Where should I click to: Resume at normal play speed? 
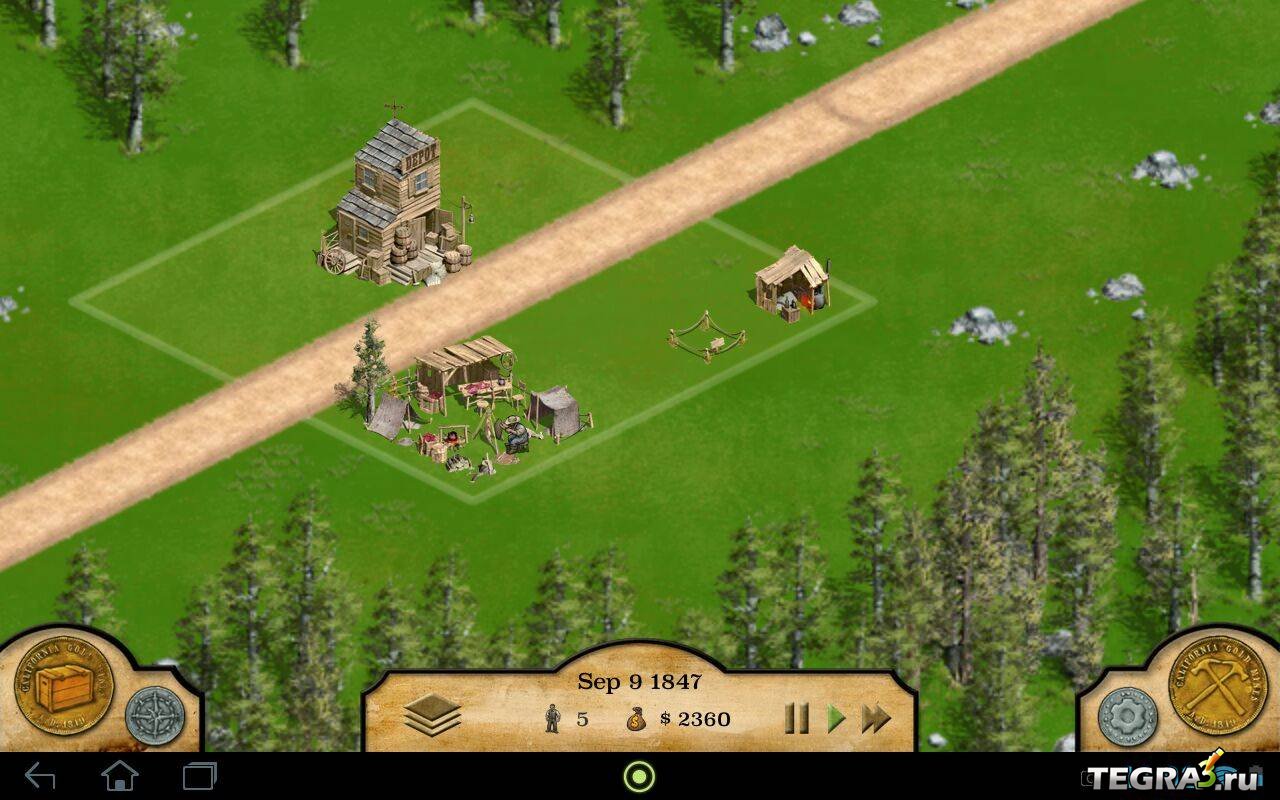836,718
